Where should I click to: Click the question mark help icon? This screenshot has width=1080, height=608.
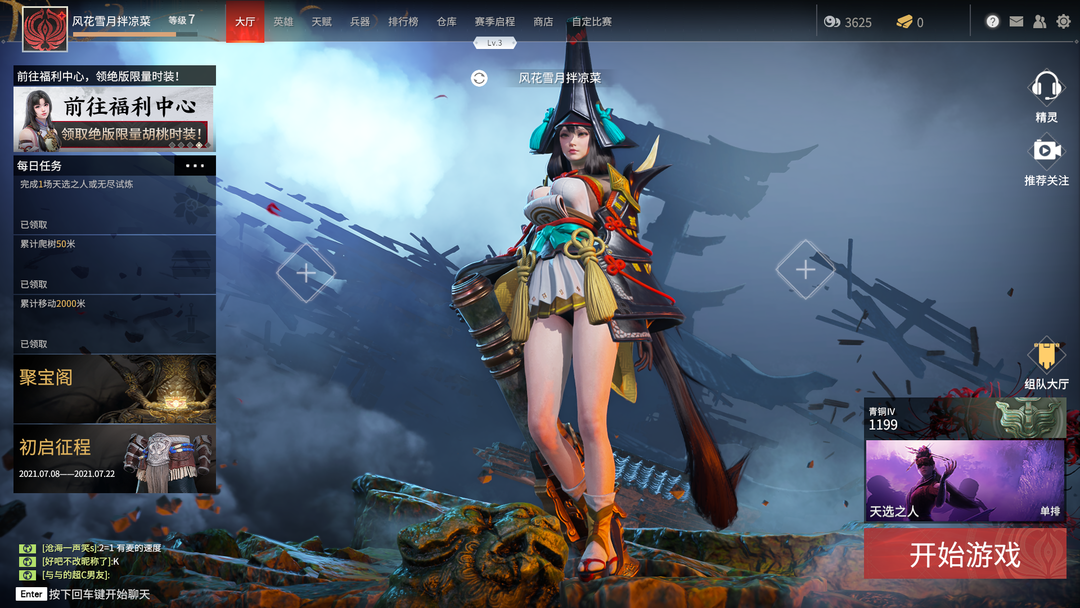tap(992, 21)
